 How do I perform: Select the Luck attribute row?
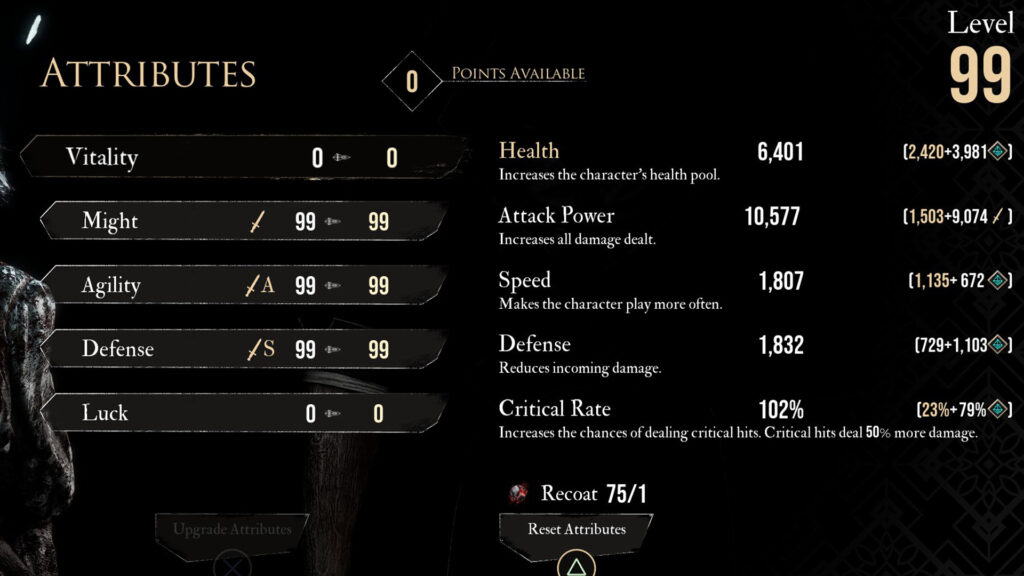point(240,413)
